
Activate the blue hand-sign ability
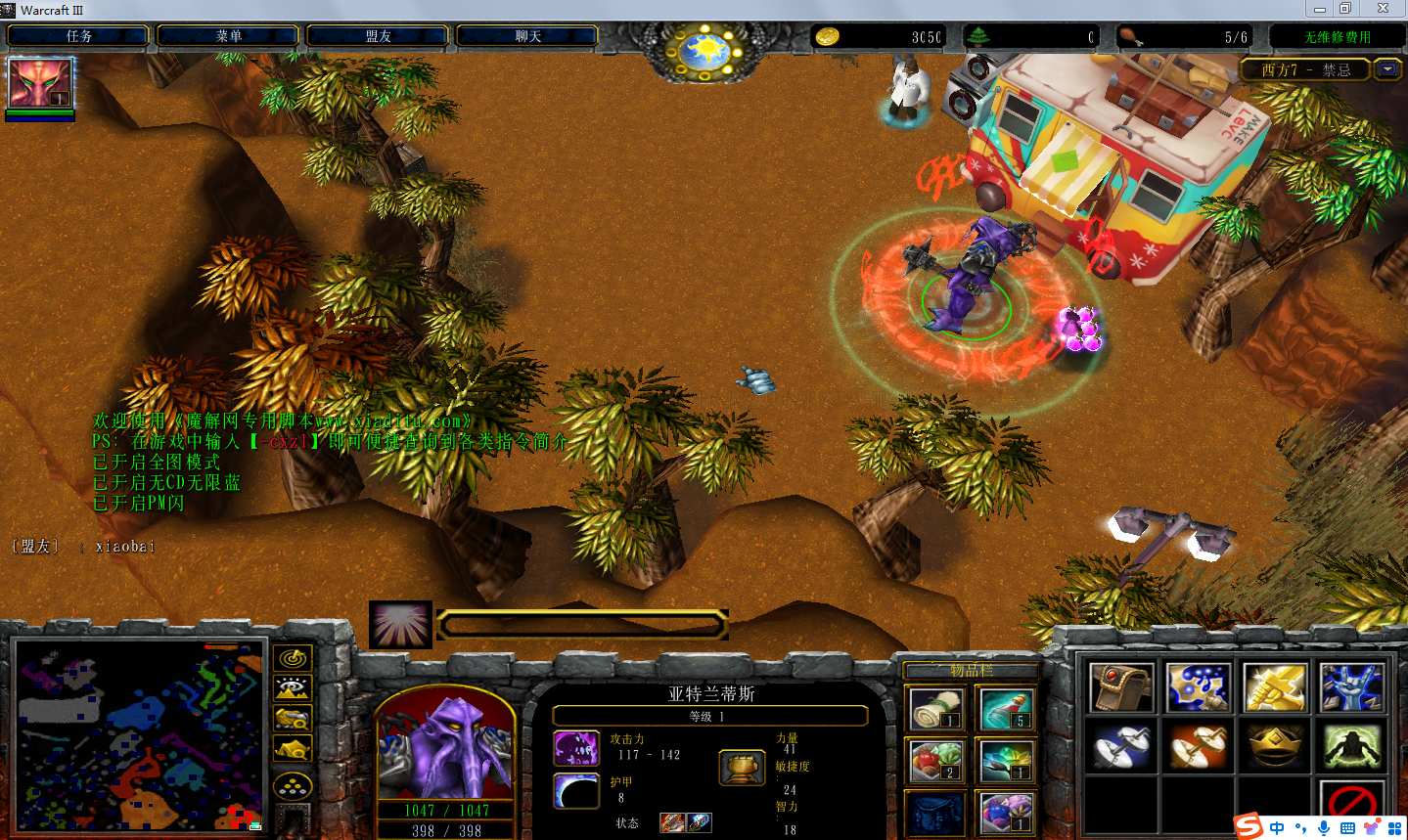(1351, 687)
